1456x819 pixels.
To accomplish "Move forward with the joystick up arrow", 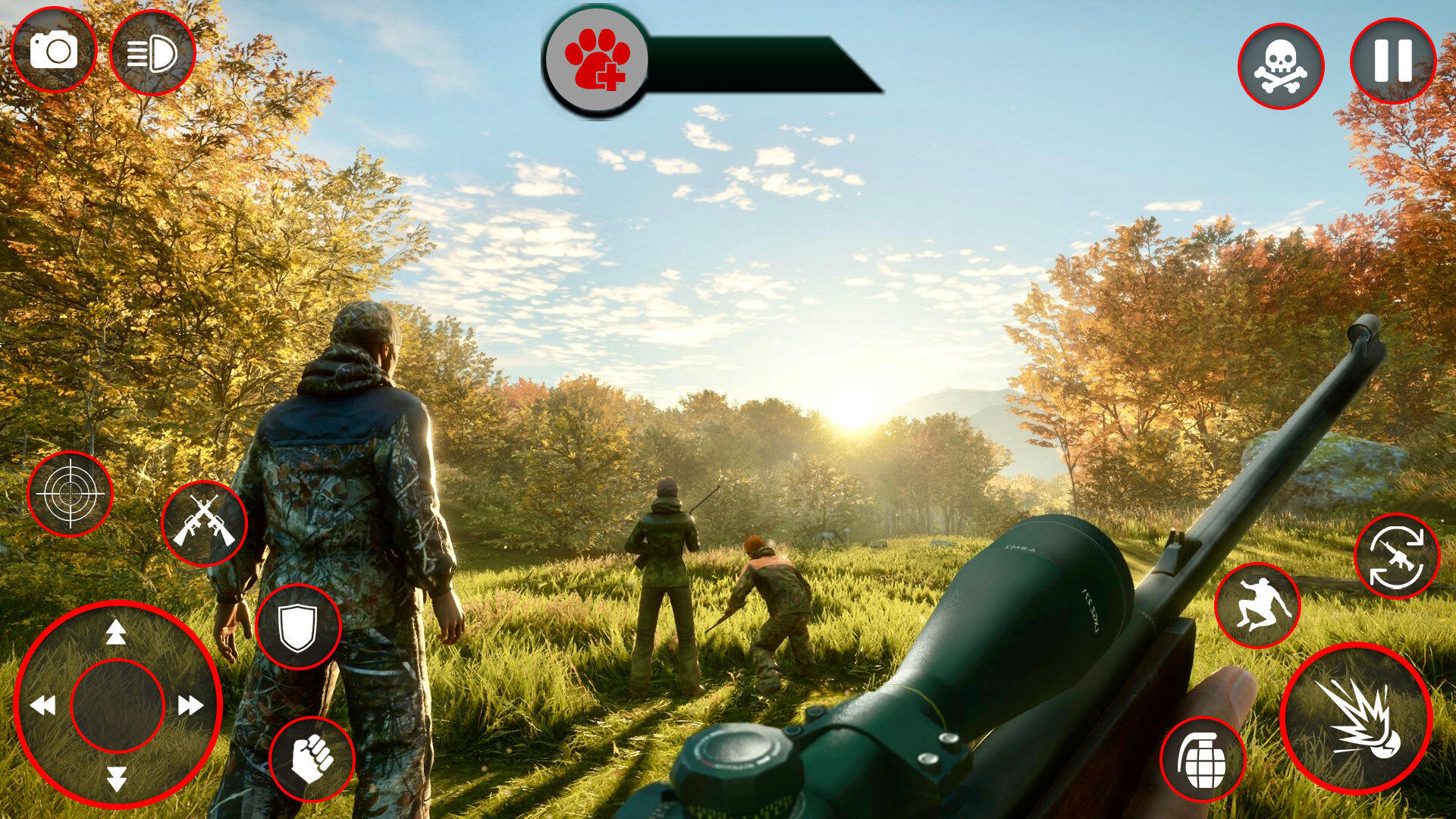I will pos(116,632).
